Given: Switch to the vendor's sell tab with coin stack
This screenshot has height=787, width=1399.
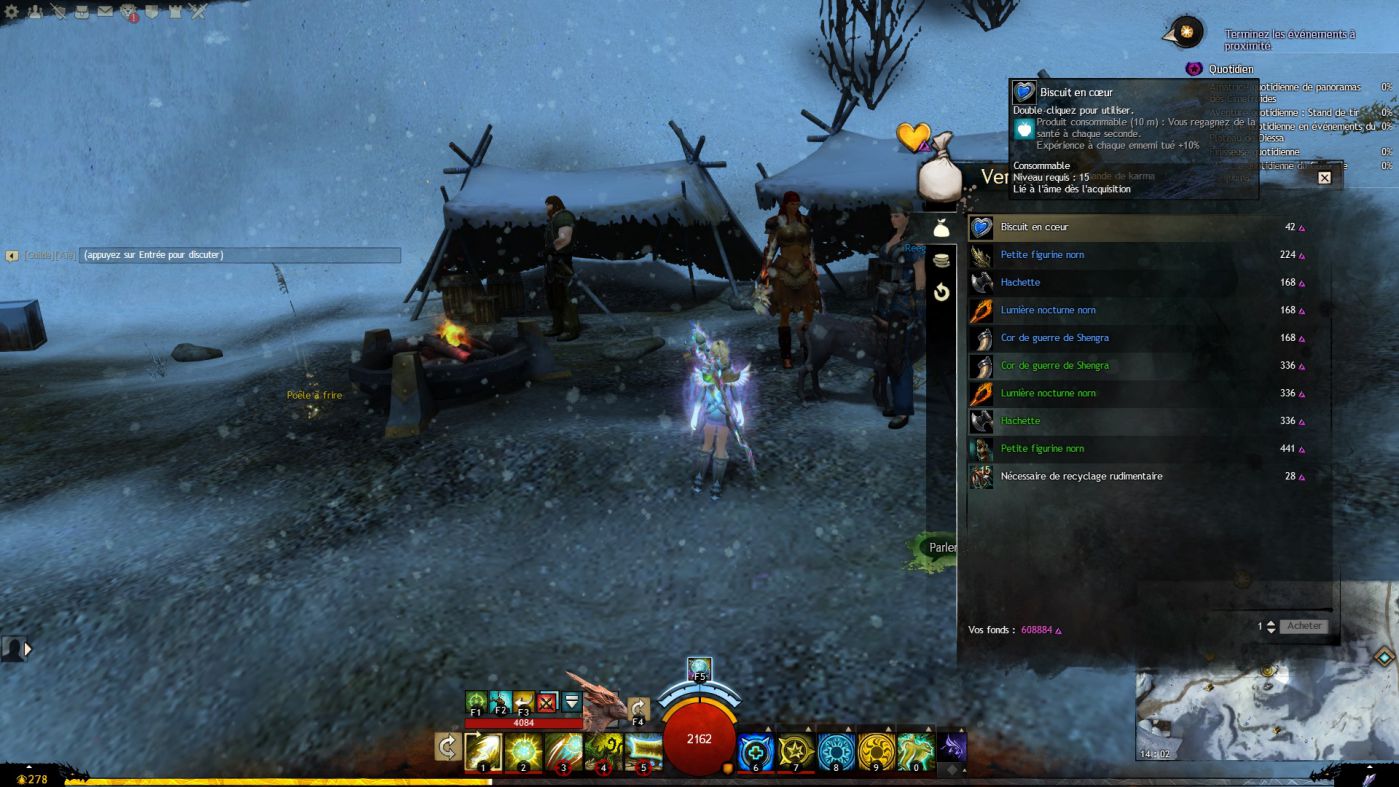Looking at the screenshot, I should (941, 261).
